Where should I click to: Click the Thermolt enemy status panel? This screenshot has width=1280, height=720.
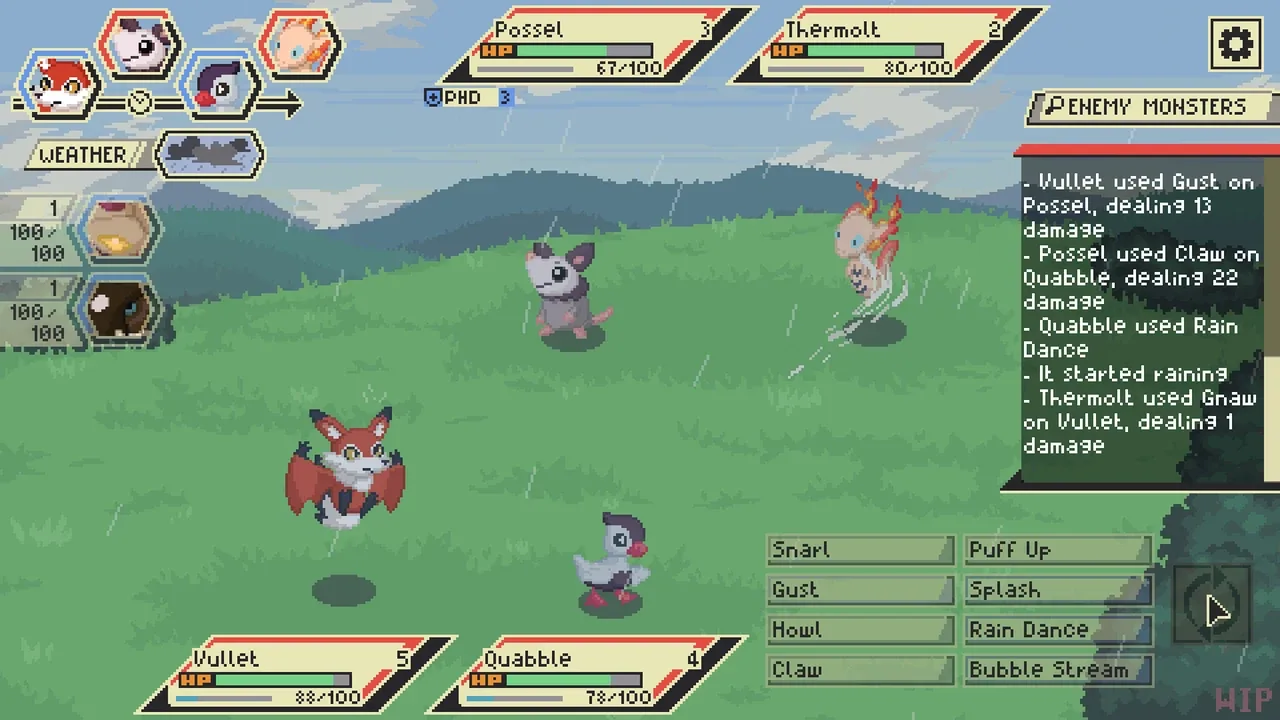pyautogui.click(x=888, y=45)
